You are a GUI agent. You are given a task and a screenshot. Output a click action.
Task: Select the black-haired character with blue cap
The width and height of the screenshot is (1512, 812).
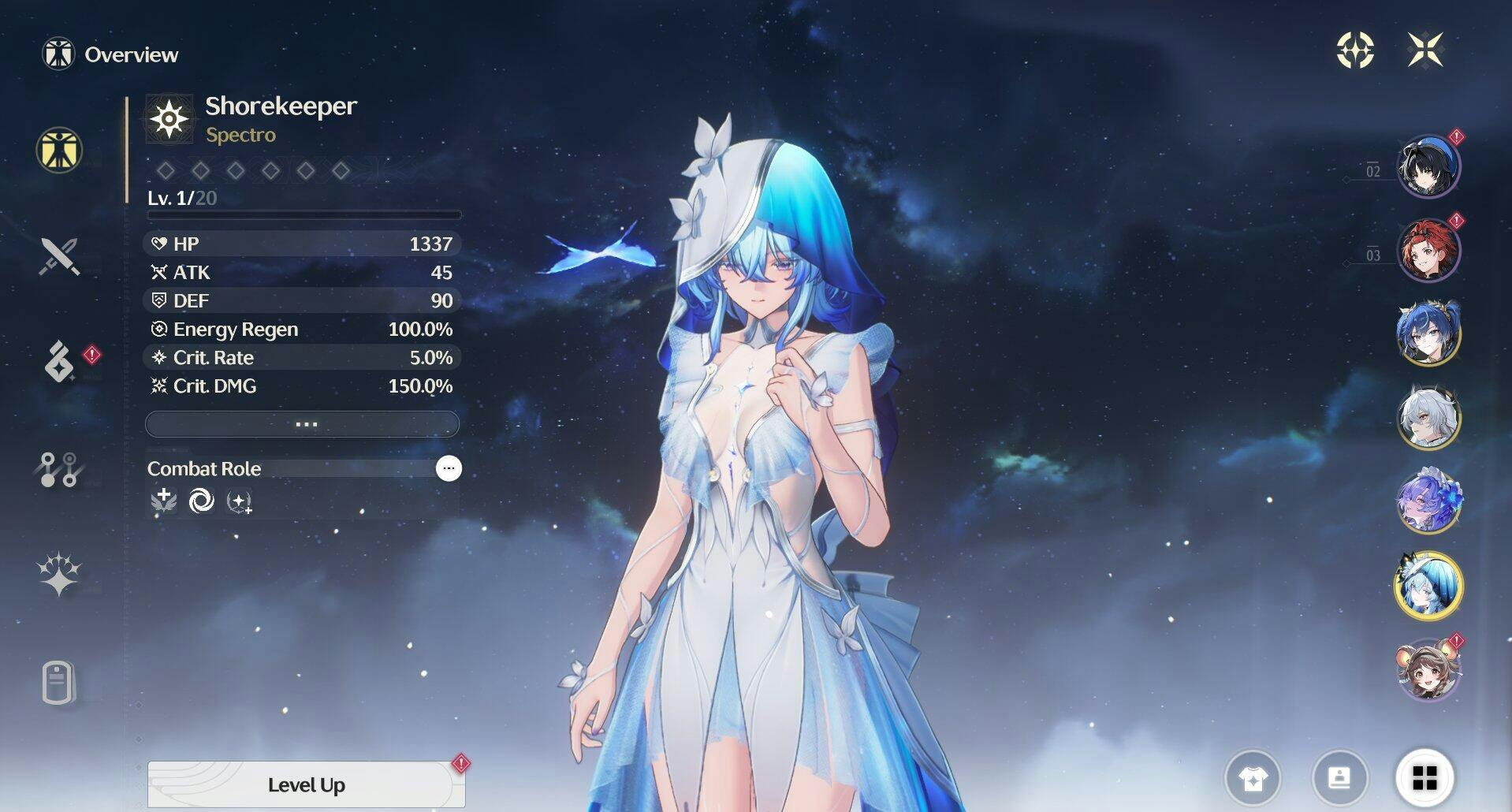1428,166
